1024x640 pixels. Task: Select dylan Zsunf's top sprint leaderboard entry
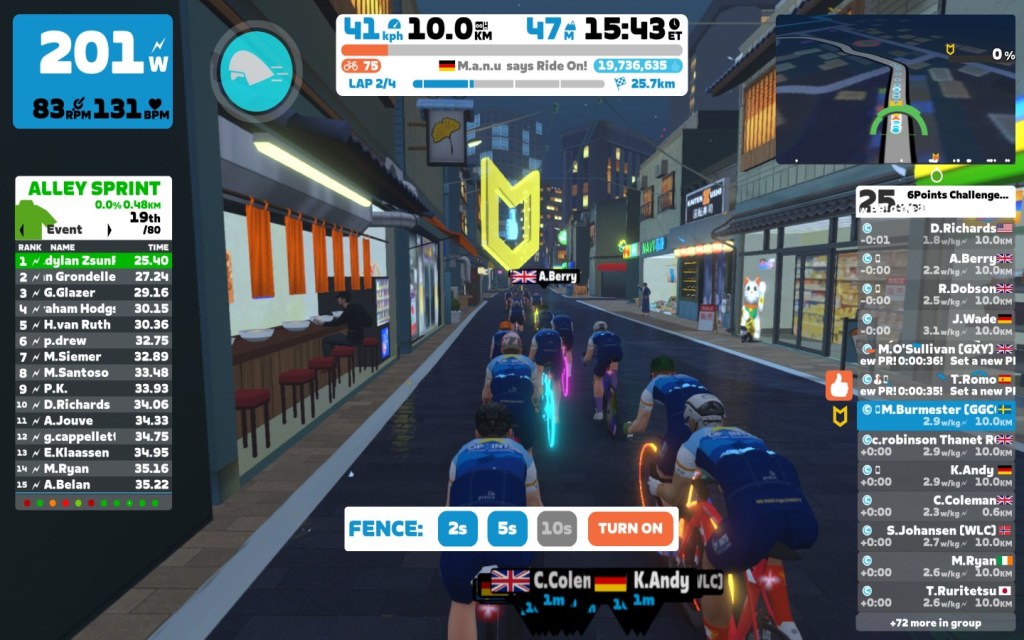point(93,260)
